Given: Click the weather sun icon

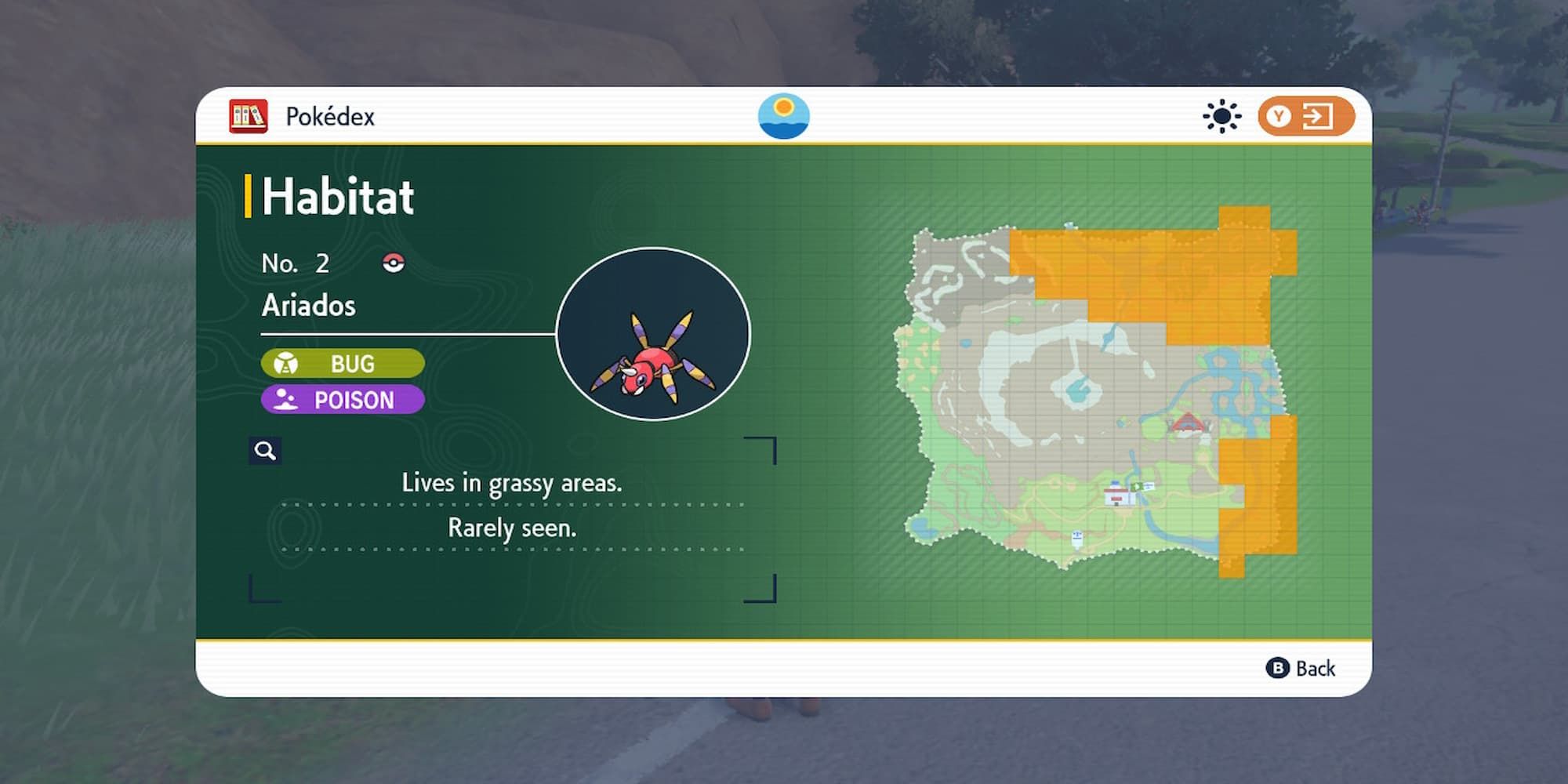Looking at the screenshot, I should coord(1221,116).
